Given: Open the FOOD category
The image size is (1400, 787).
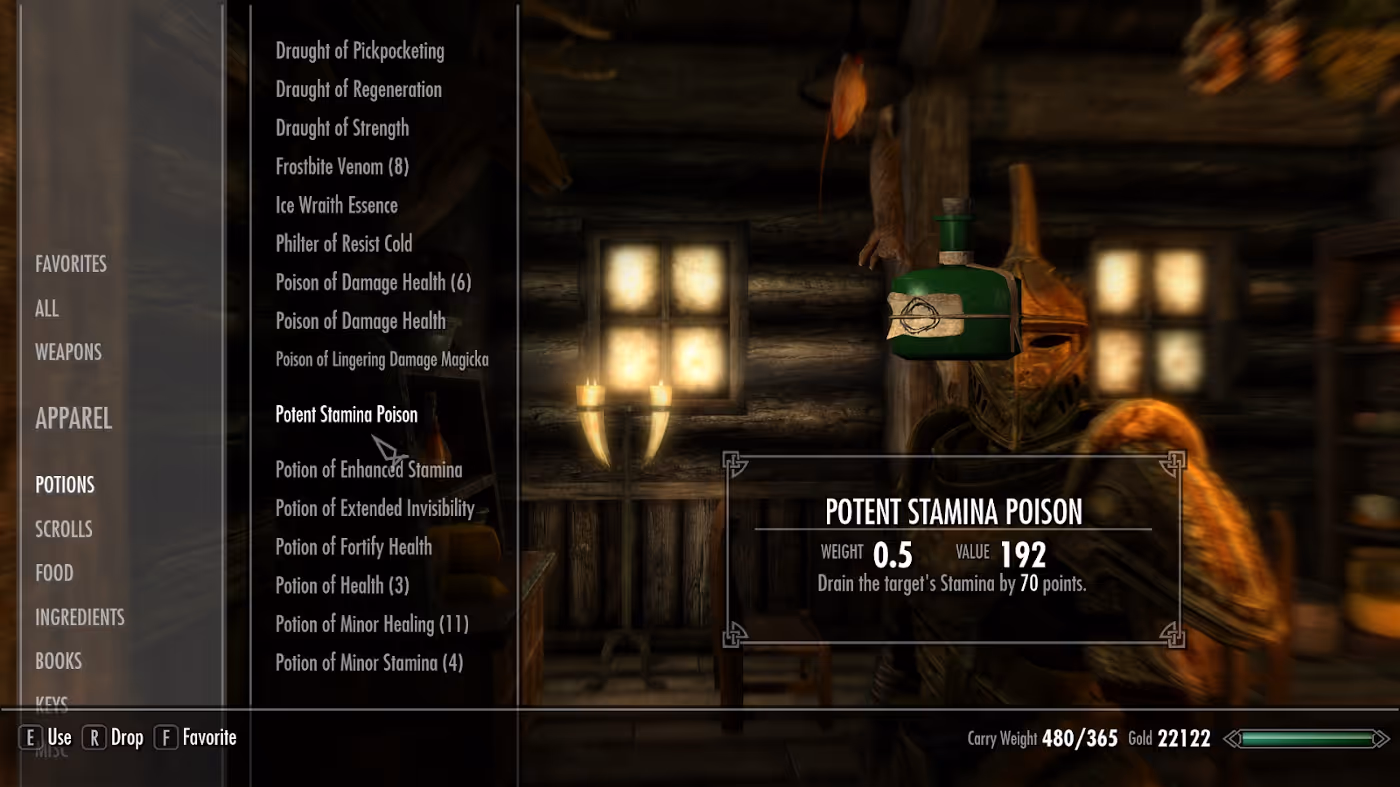Looking at the screenshot, I should click(x=54, y=572).
